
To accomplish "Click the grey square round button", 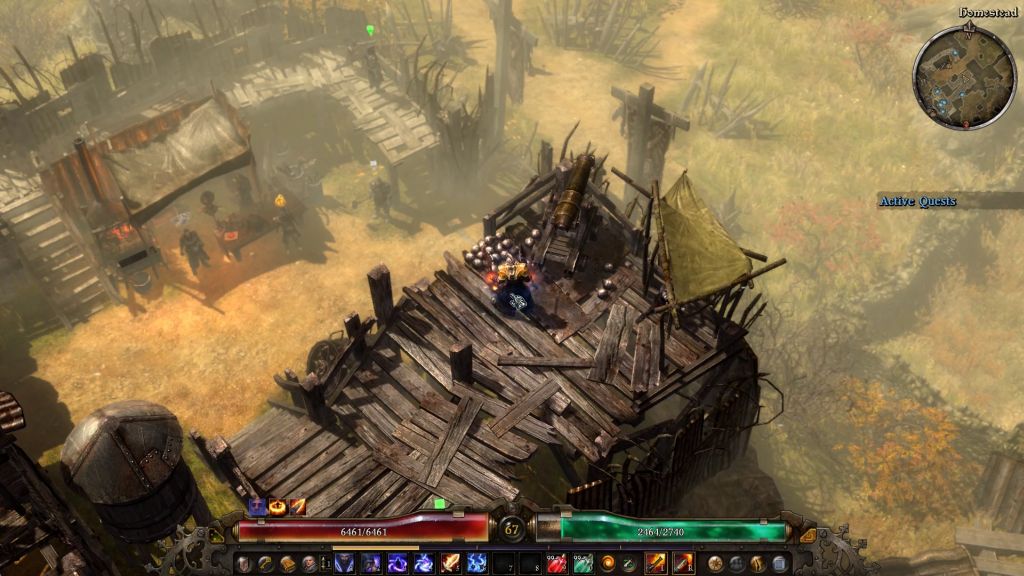I will (x=780, y=564).
